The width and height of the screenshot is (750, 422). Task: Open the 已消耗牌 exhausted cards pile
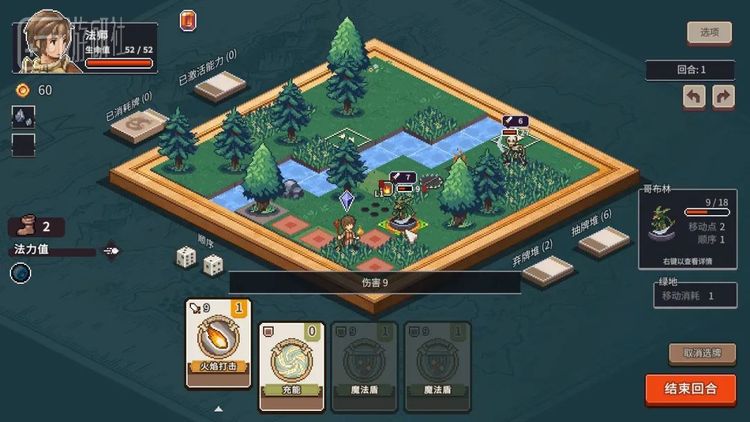pyautogui.click(x=140, y=125)
